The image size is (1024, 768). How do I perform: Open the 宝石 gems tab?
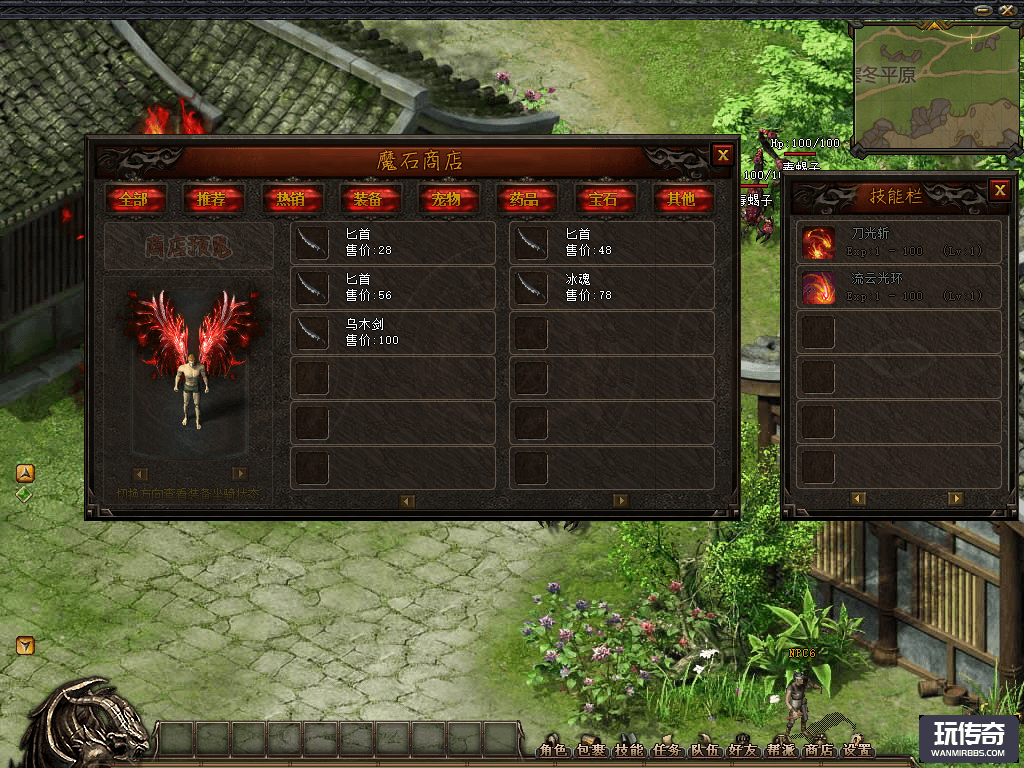click(x=604, y=198)
